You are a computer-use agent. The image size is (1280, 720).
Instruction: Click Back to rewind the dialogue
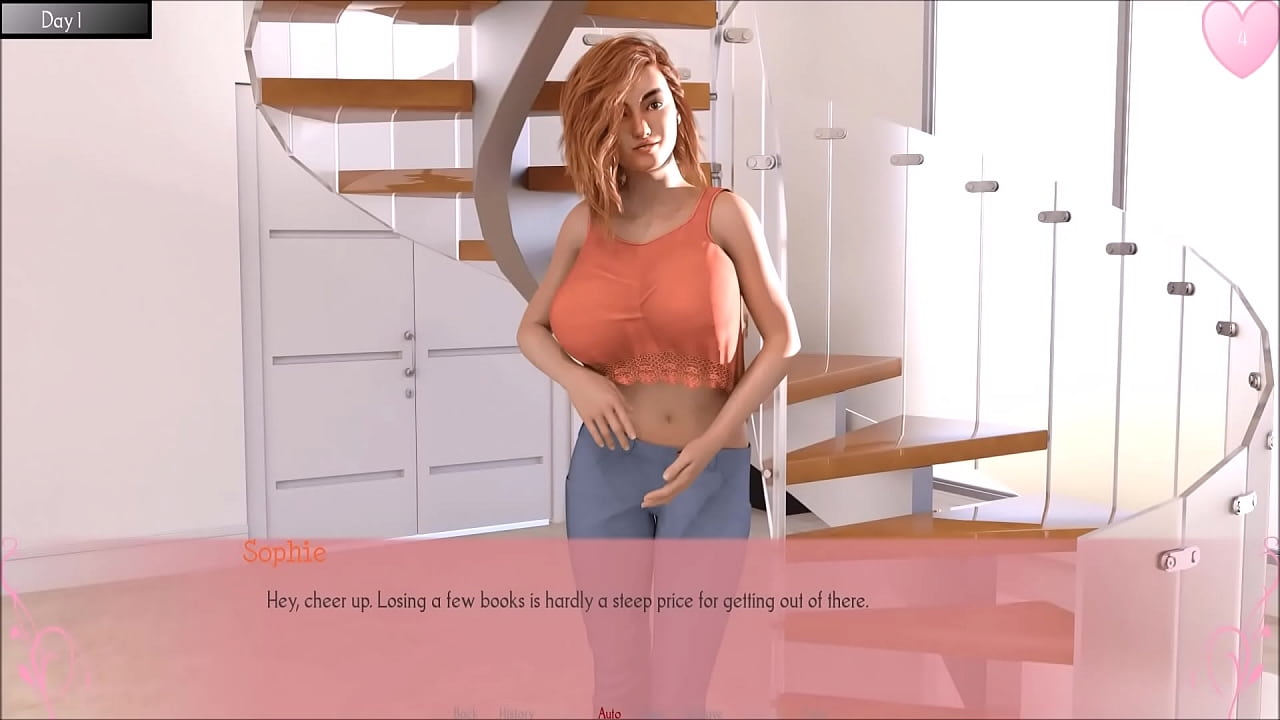click(x=466, y=712)
